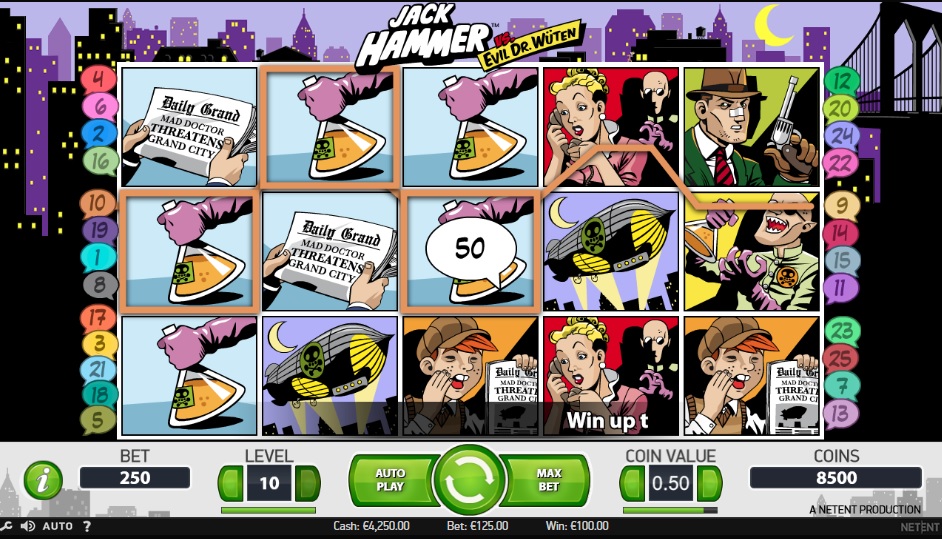The width and height of the screenshot is (942, 539).
Task: Decrease the bet level
Action: tap(231, 483)
